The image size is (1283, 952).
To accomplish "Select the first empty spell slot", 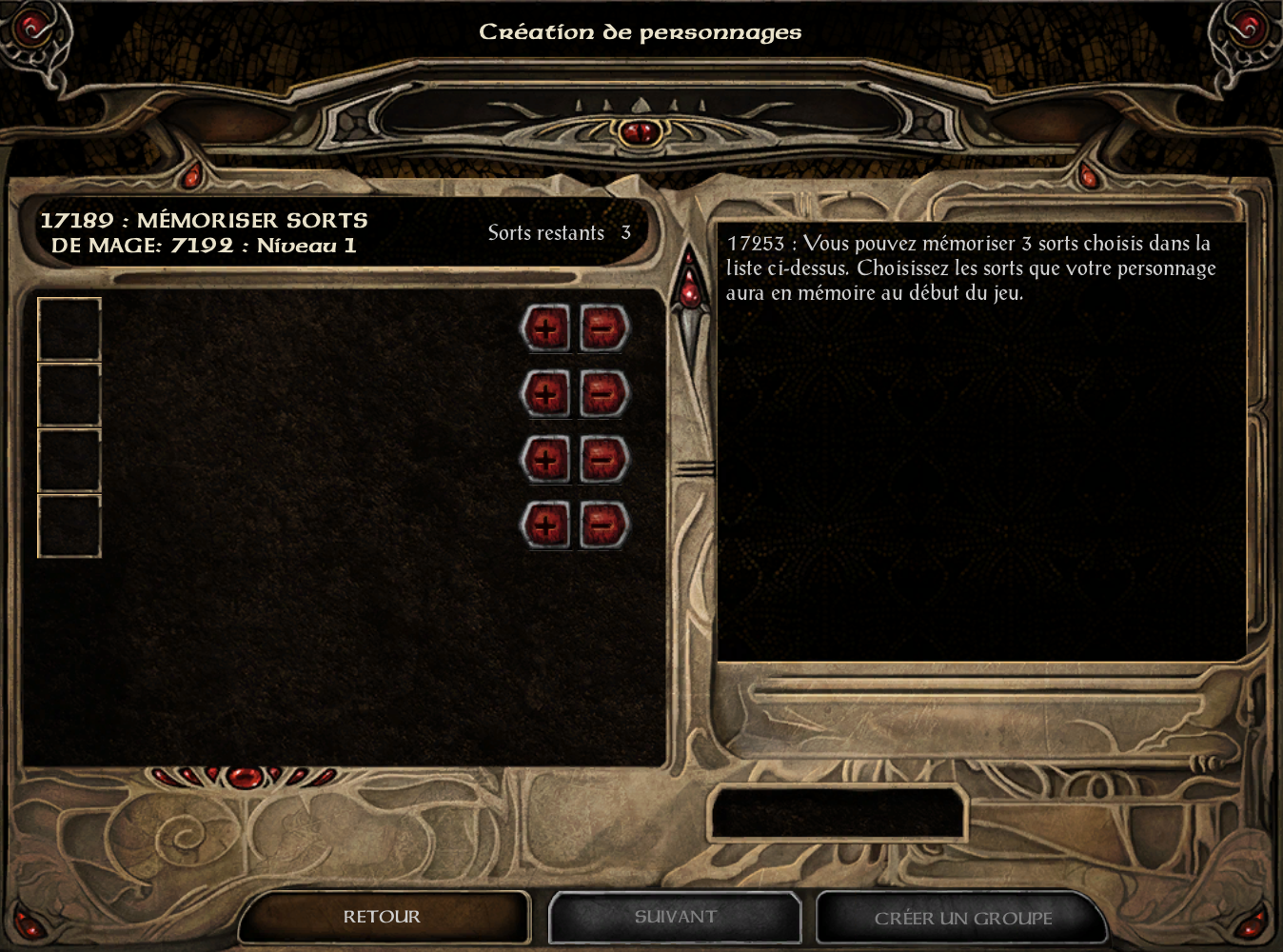I will (68, 327).
